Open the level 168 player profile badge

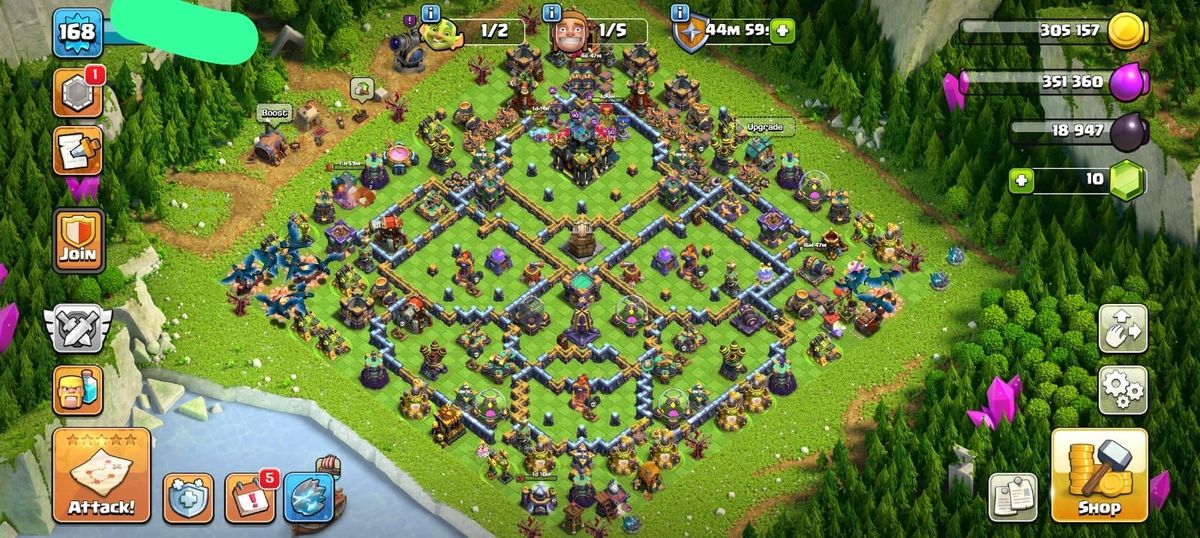pos(77,33)
